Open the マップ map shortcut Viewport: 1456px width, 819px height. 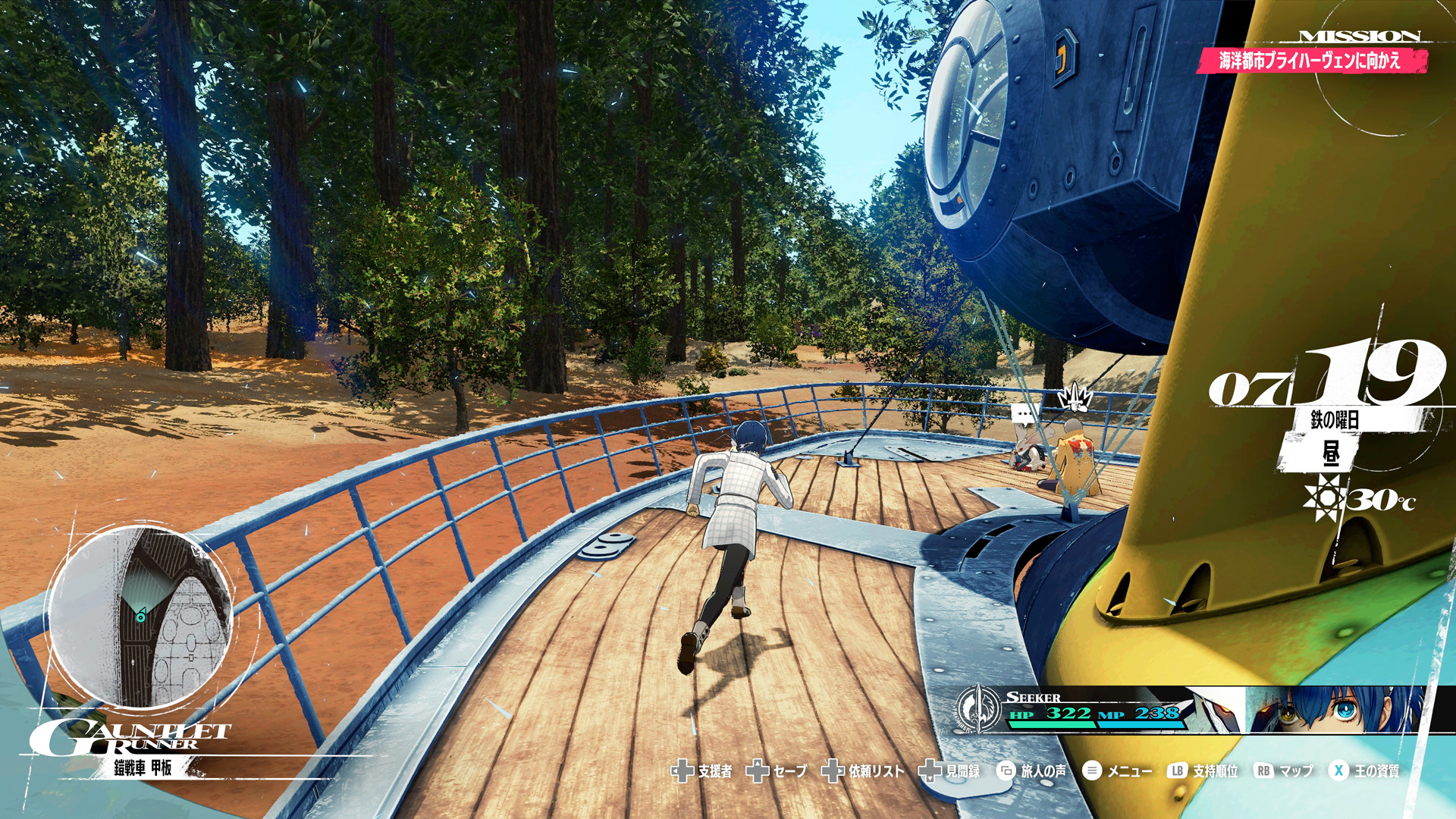1284,771
